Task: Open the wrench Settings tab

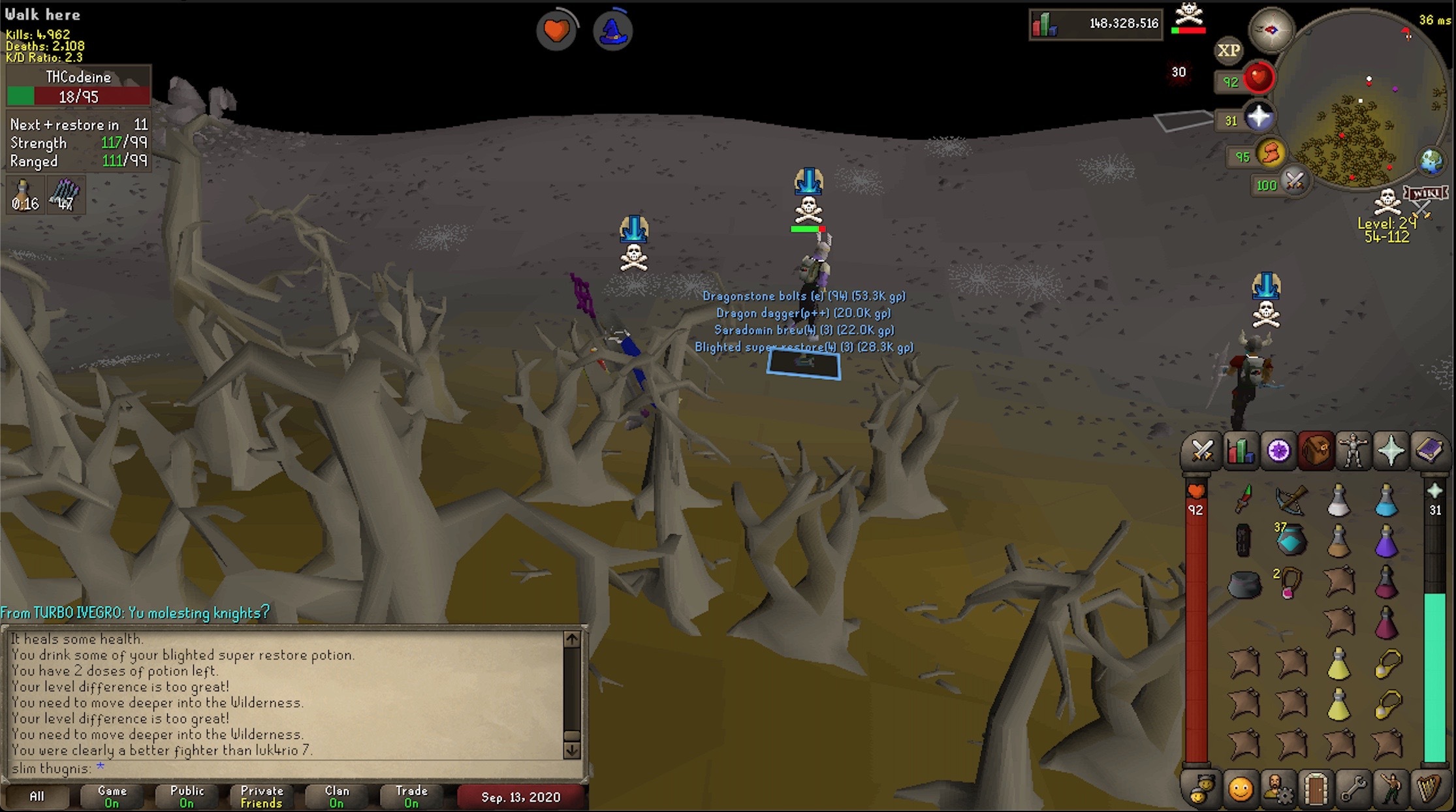Action: [x=1353, y=790]
